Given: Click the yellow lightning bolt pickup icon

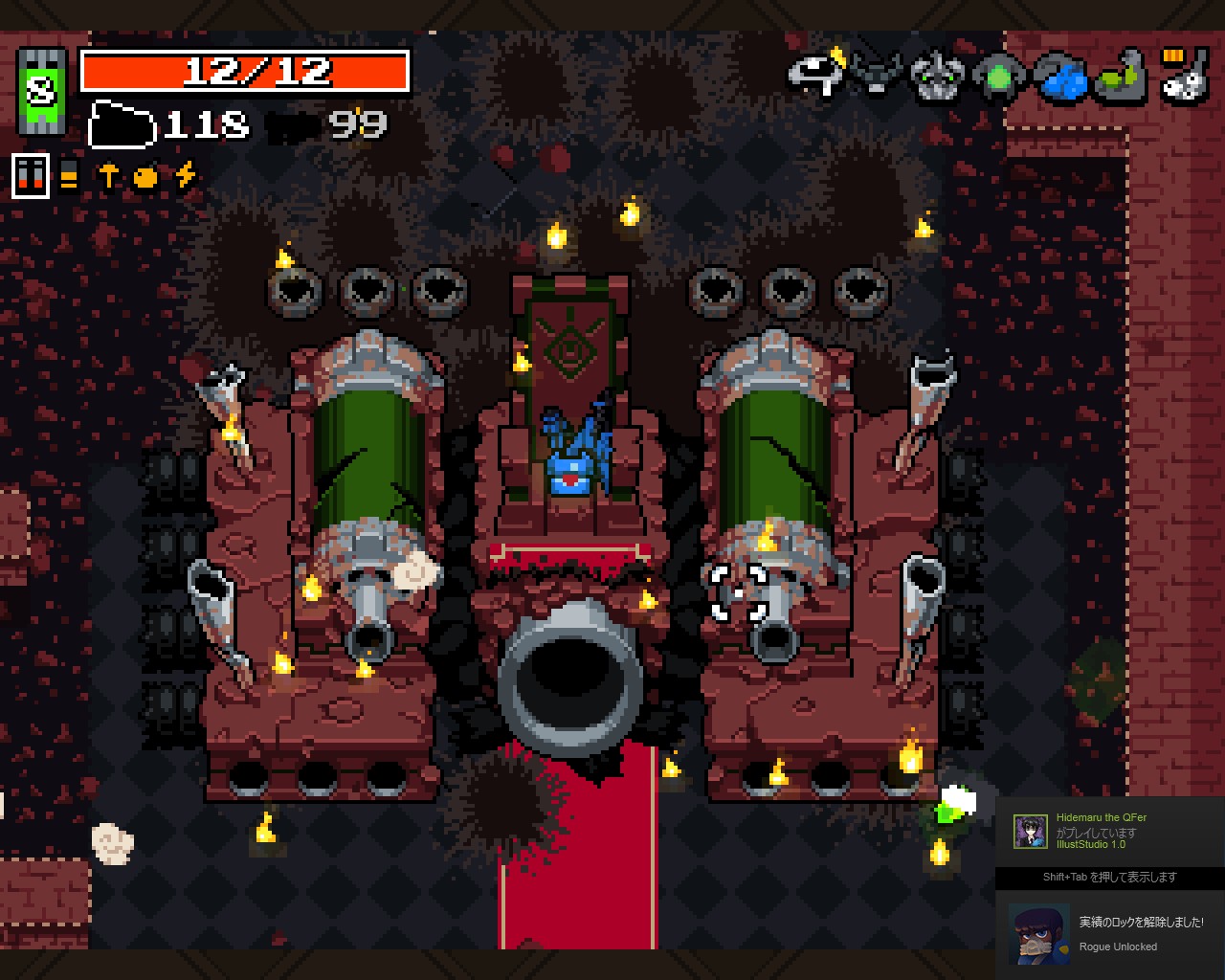Looking at the screenshot, I should pyautogui.click(x=185, y=175).
